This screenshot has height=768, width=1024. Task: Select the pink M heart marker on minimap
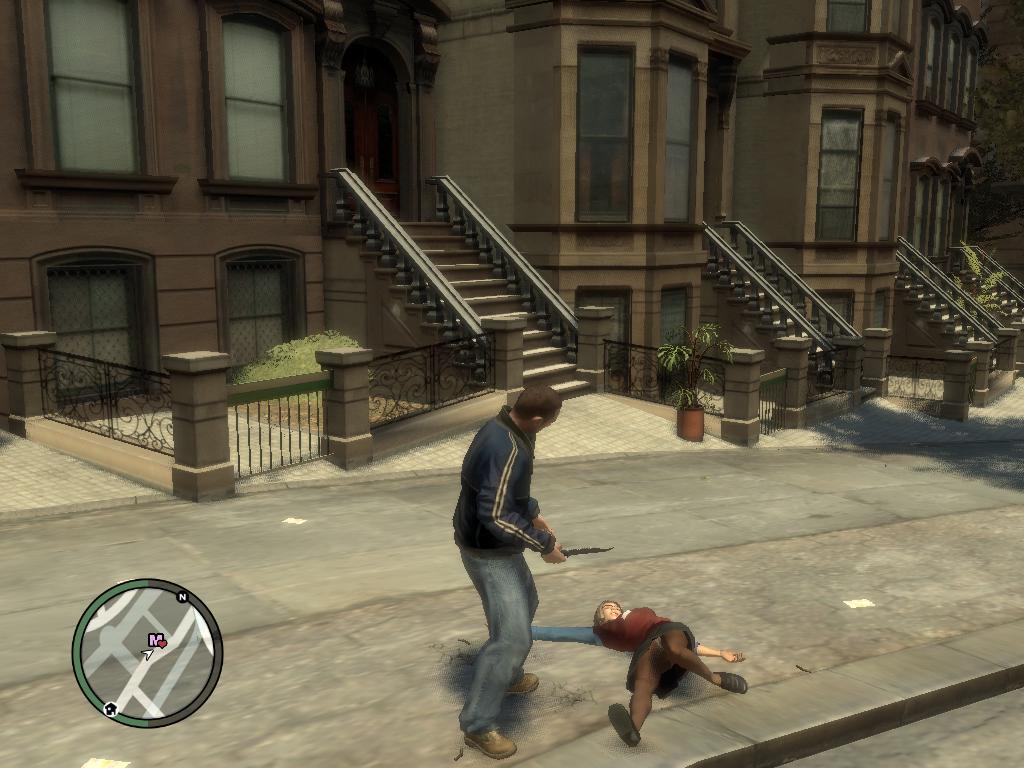pyautogui.click(x=157, y=640)
